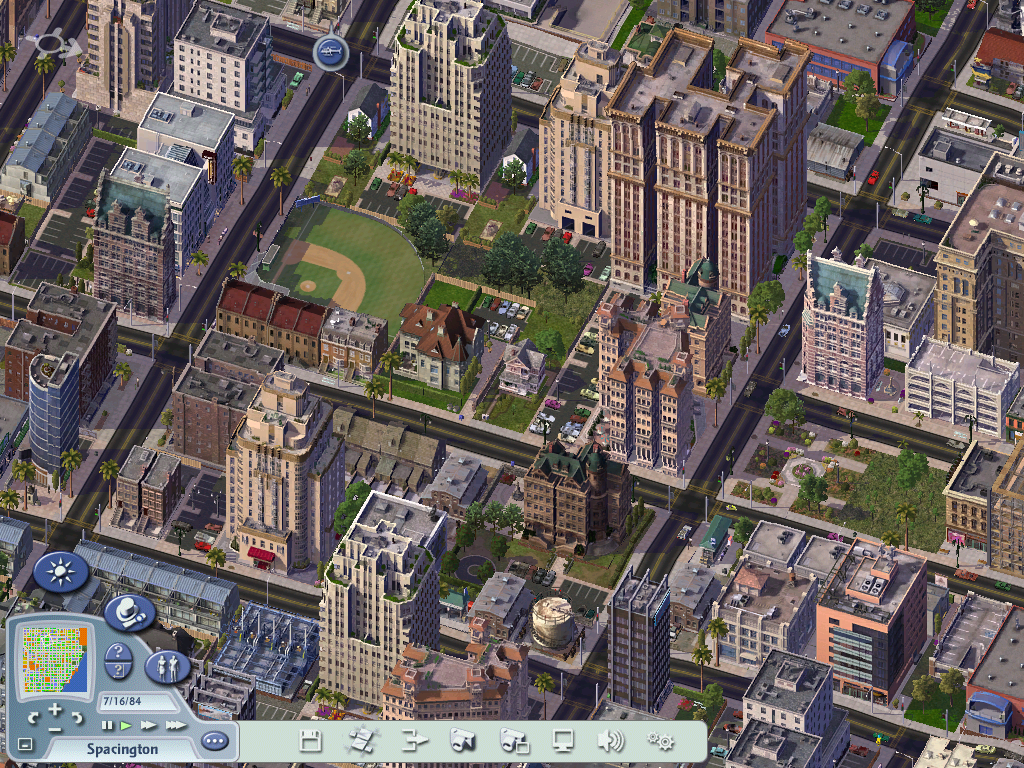Rotate the view clockwise with the right arrow
Viewport: 1024px width, 768px height.
click(76, 718)
